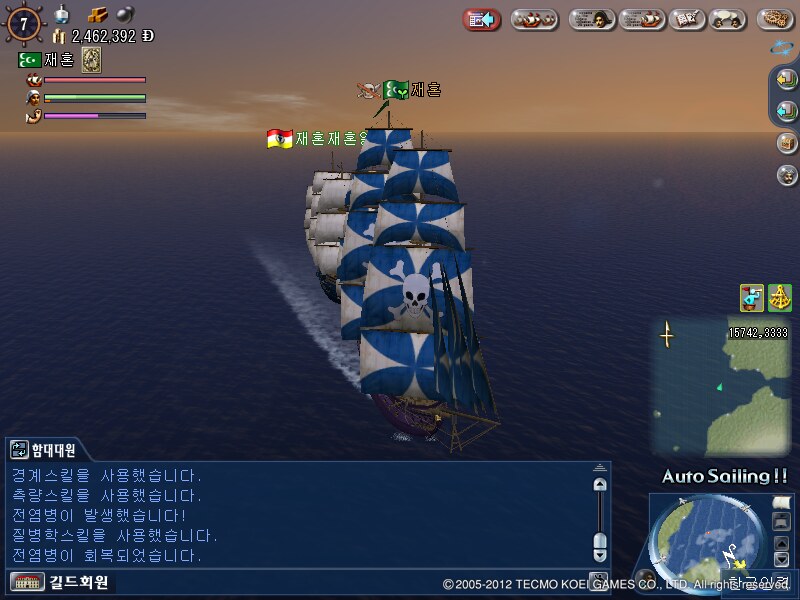Open the captain portrait info menu

coord(592,19)
